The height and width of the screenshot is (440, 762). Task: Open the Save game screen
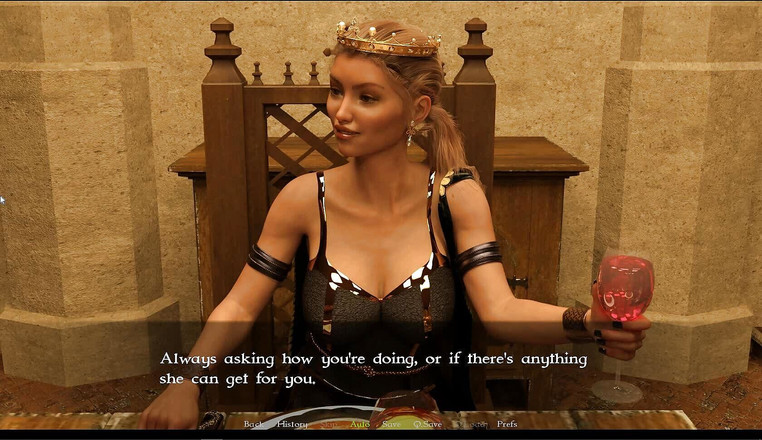click(x=391, y=424)
